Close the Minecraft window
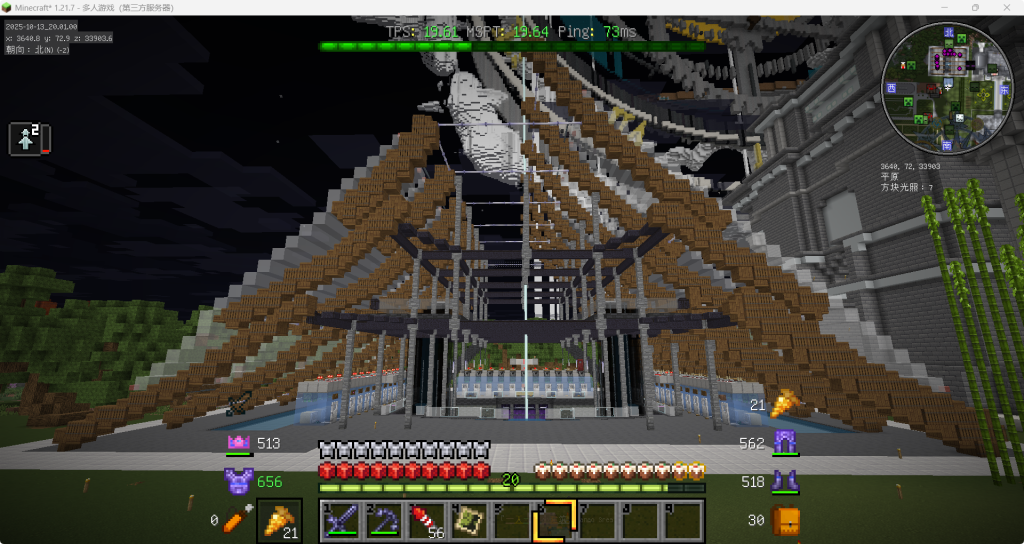The image size is (1024, 544). [x=1006, y=7]
